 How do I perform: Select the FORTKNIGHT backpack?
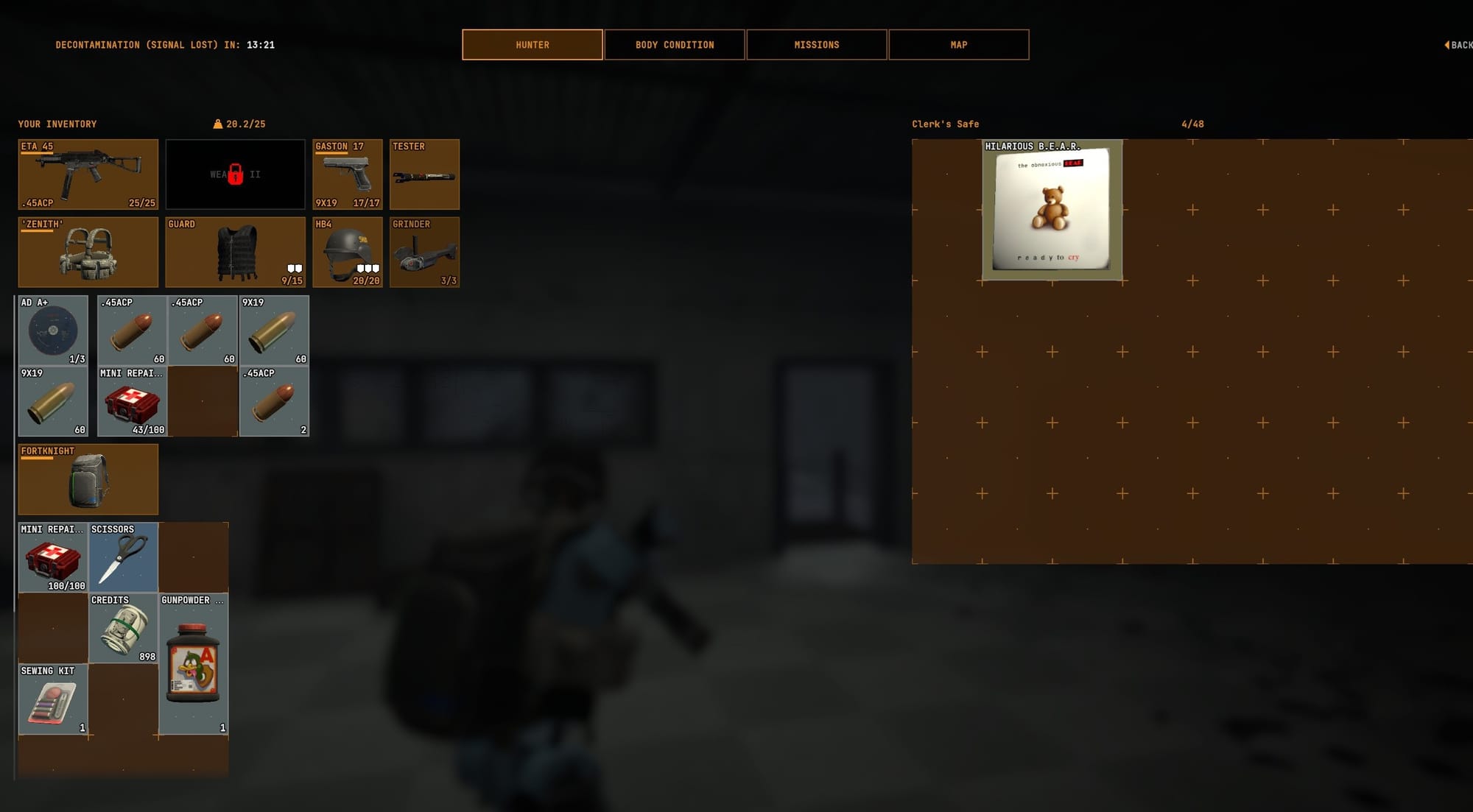(x=88, y=479)
